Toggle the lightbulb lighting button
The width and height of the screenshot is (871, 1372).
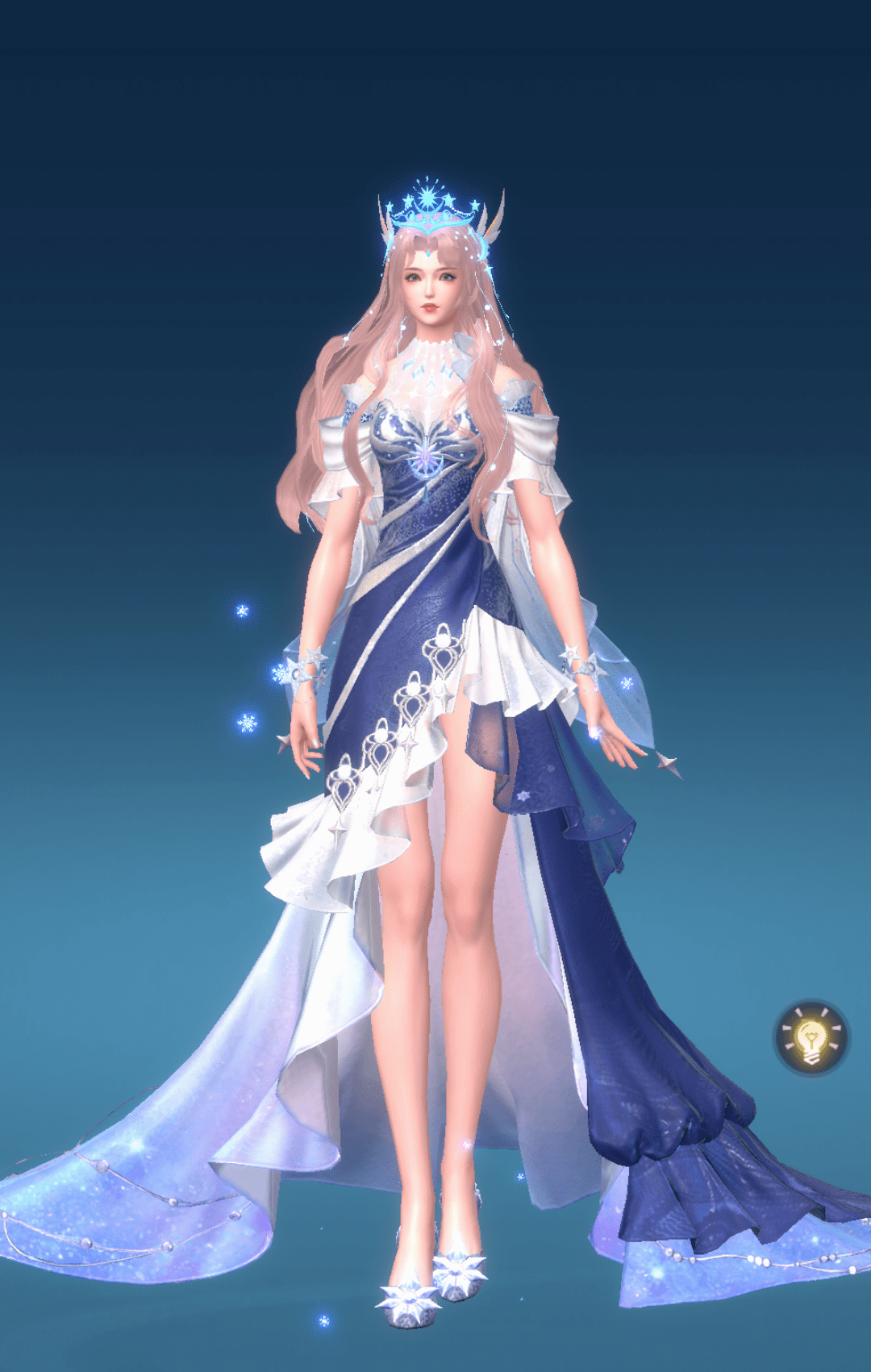click(811, 1038)
